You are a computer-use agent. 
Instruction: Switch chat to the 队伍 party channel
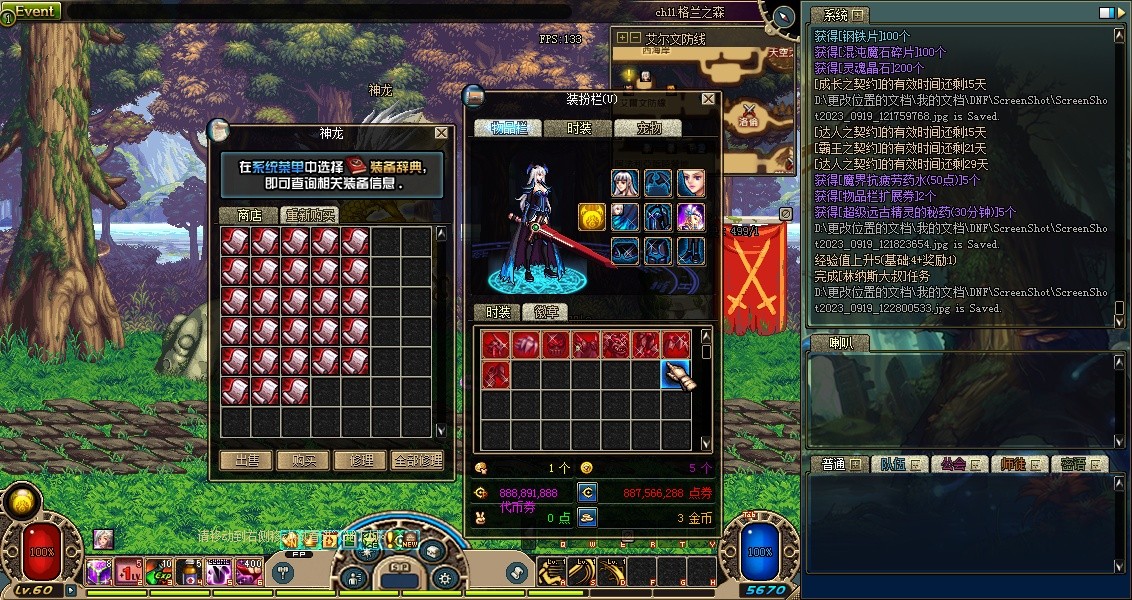(892, 464)
